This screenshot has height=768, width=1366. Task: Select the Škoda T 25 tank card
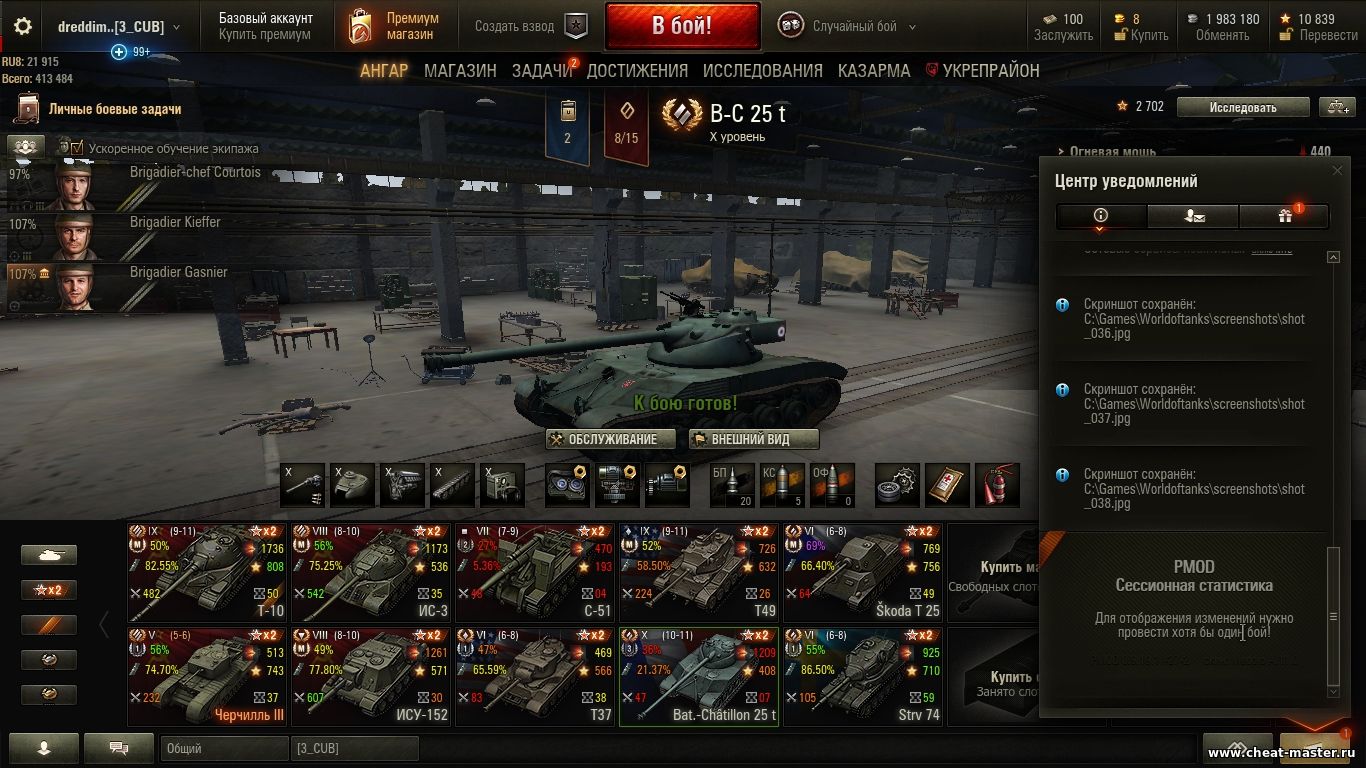click(863, 572)
